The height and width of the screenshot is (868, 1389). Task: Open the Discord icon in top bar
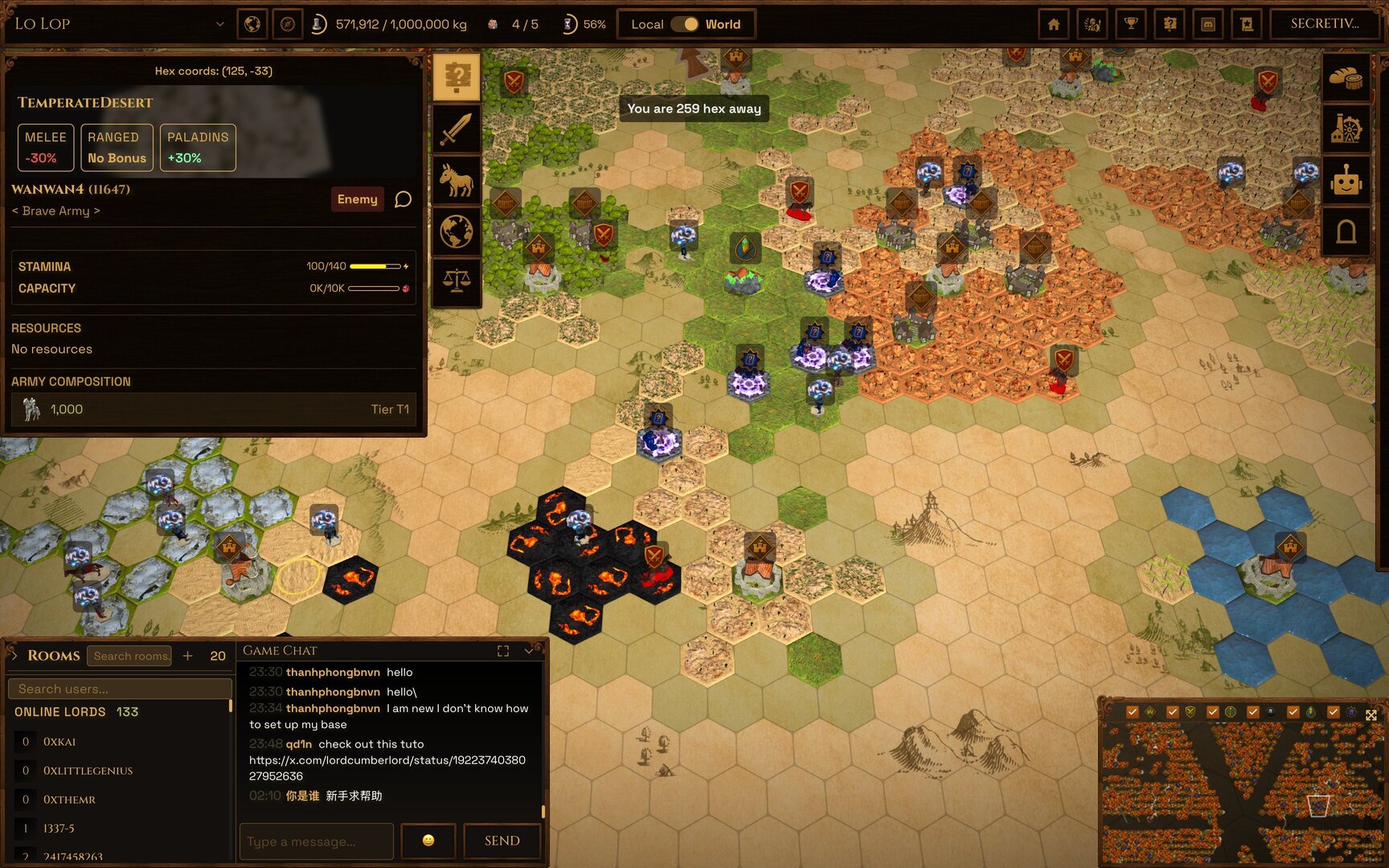point(1209,24)
